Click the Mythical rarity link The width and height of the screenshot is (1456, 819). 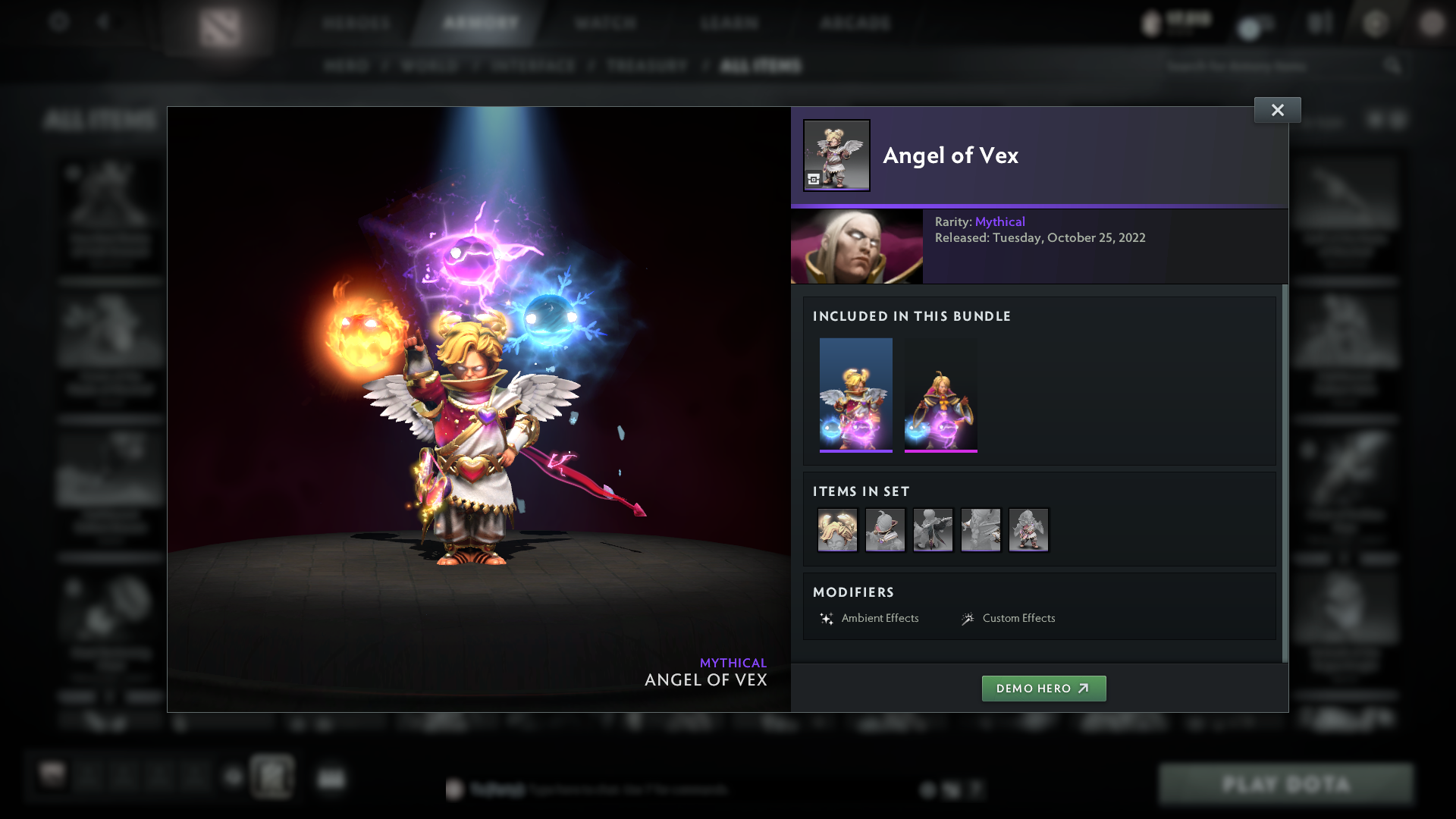(999, 221)
